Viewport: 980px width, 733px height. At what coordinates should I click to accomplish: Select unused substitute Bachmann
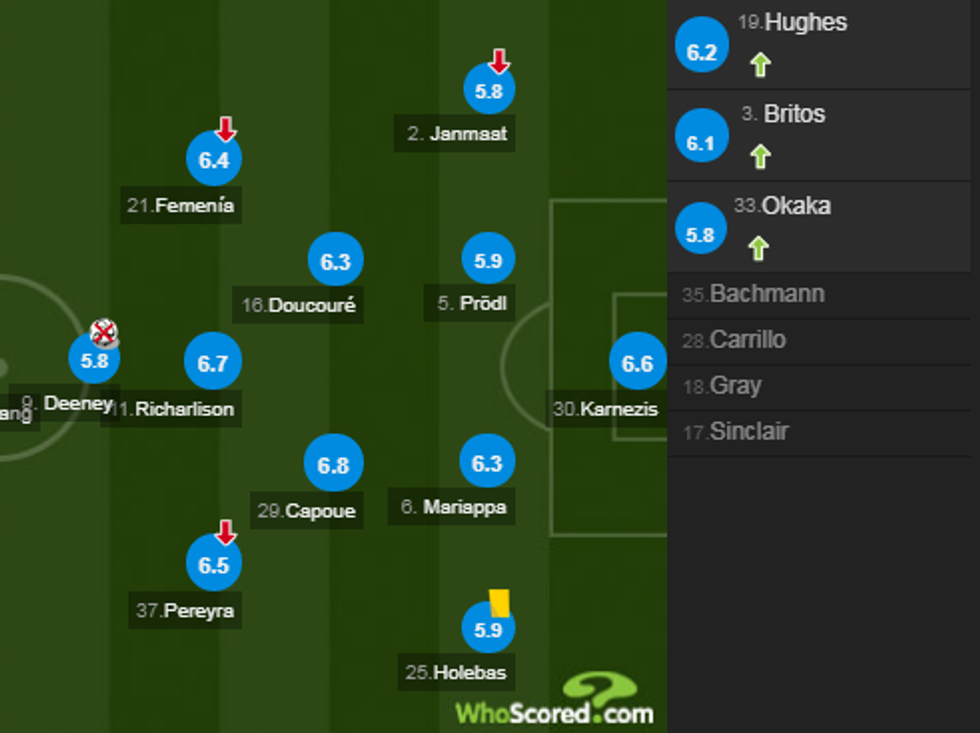point(766,294)
